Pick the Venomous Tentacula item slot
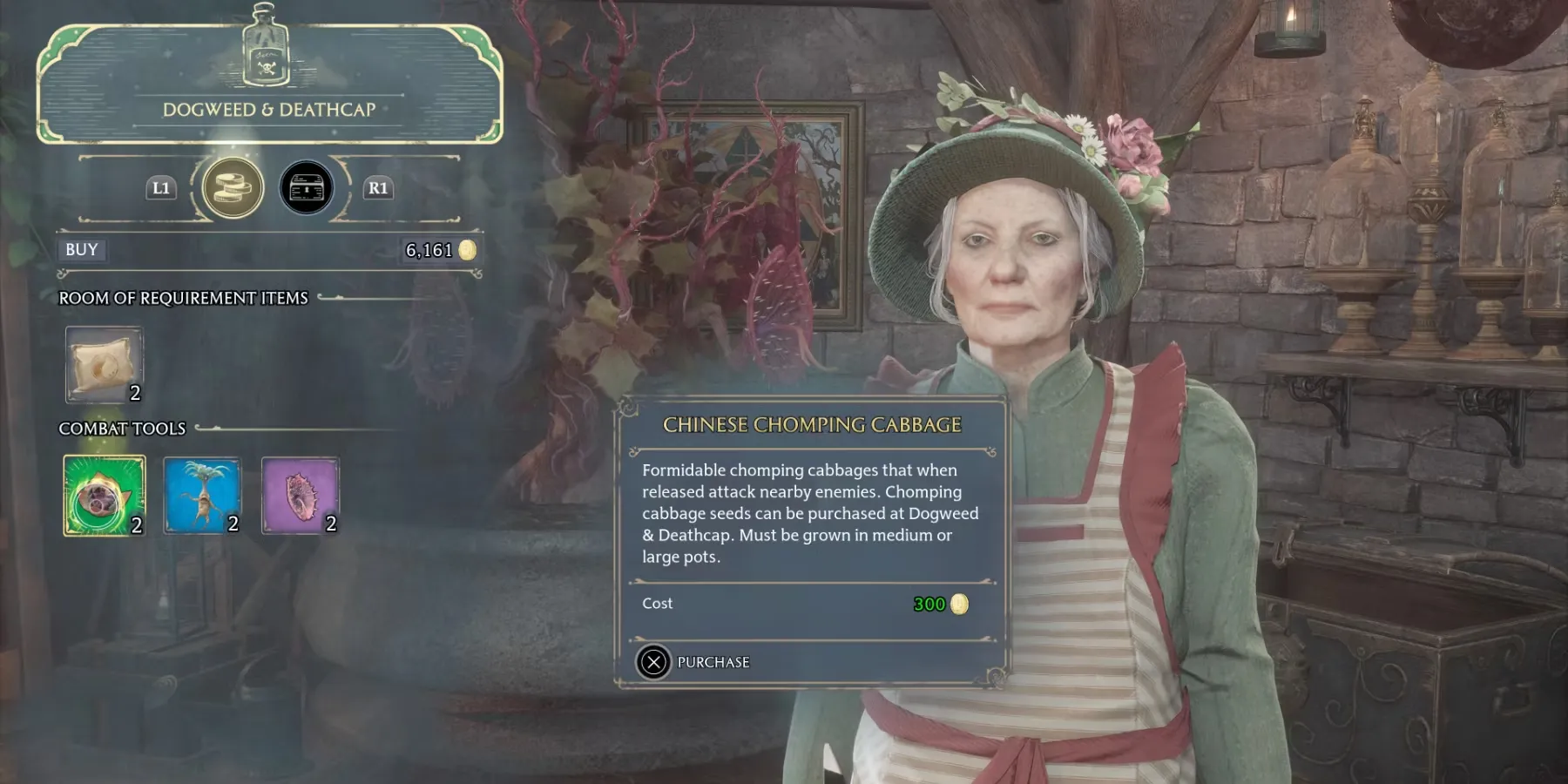 pos(301,495)
